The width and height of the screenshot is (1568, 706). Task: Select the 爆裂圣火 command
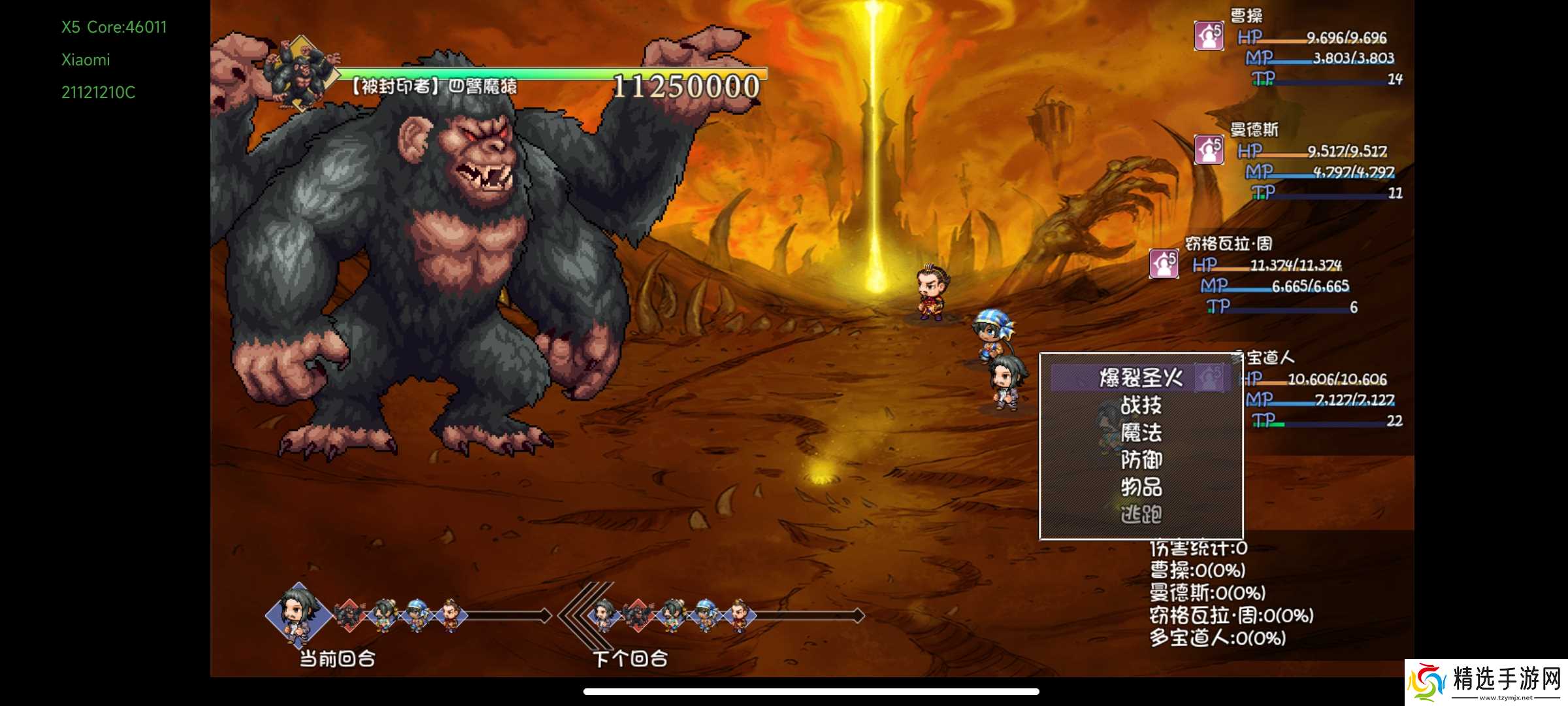tap(1141, 378)
